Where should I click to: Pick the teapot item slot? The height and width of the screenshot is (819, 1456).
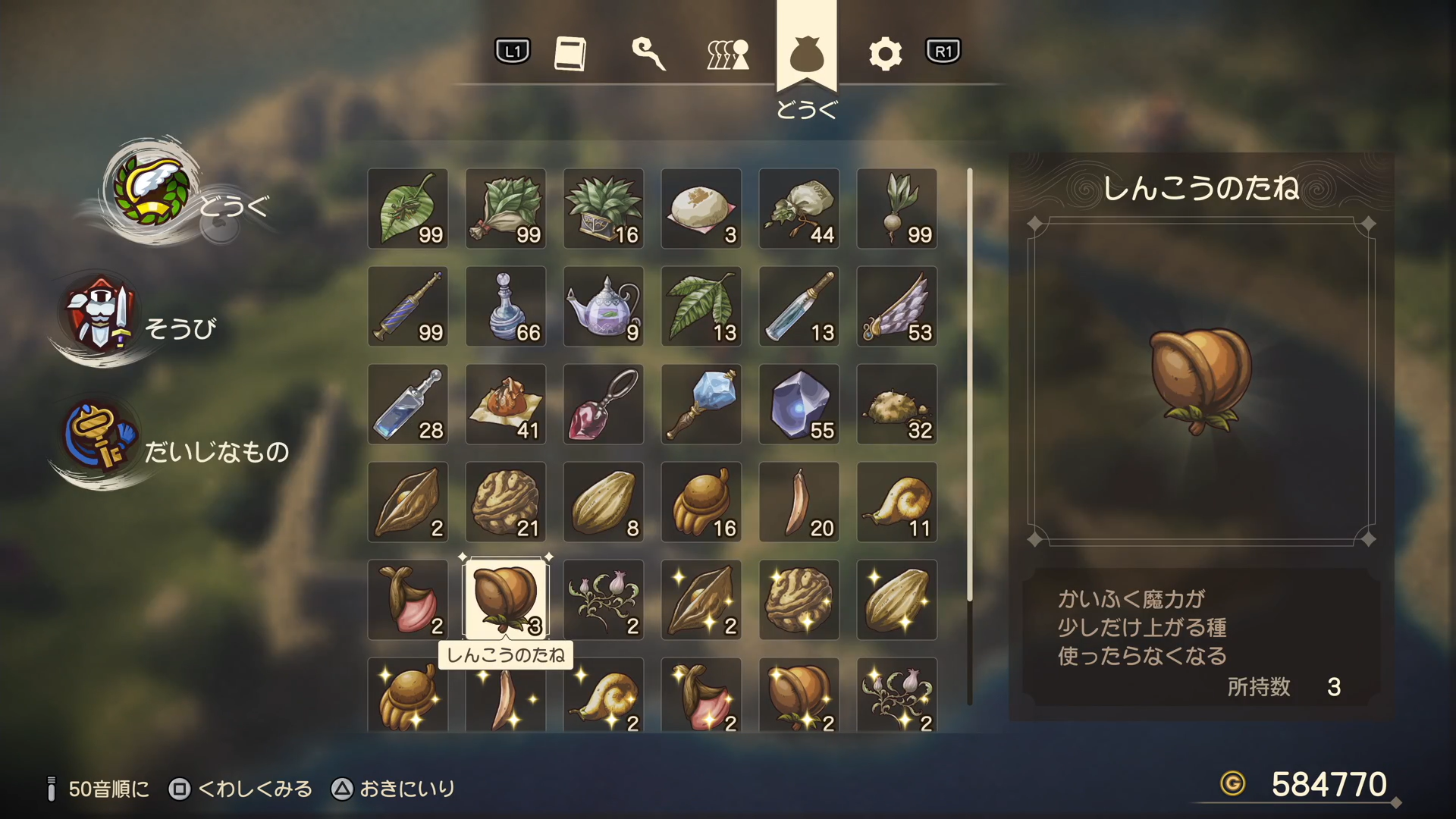pyautogui.click(x=604, y=306)
